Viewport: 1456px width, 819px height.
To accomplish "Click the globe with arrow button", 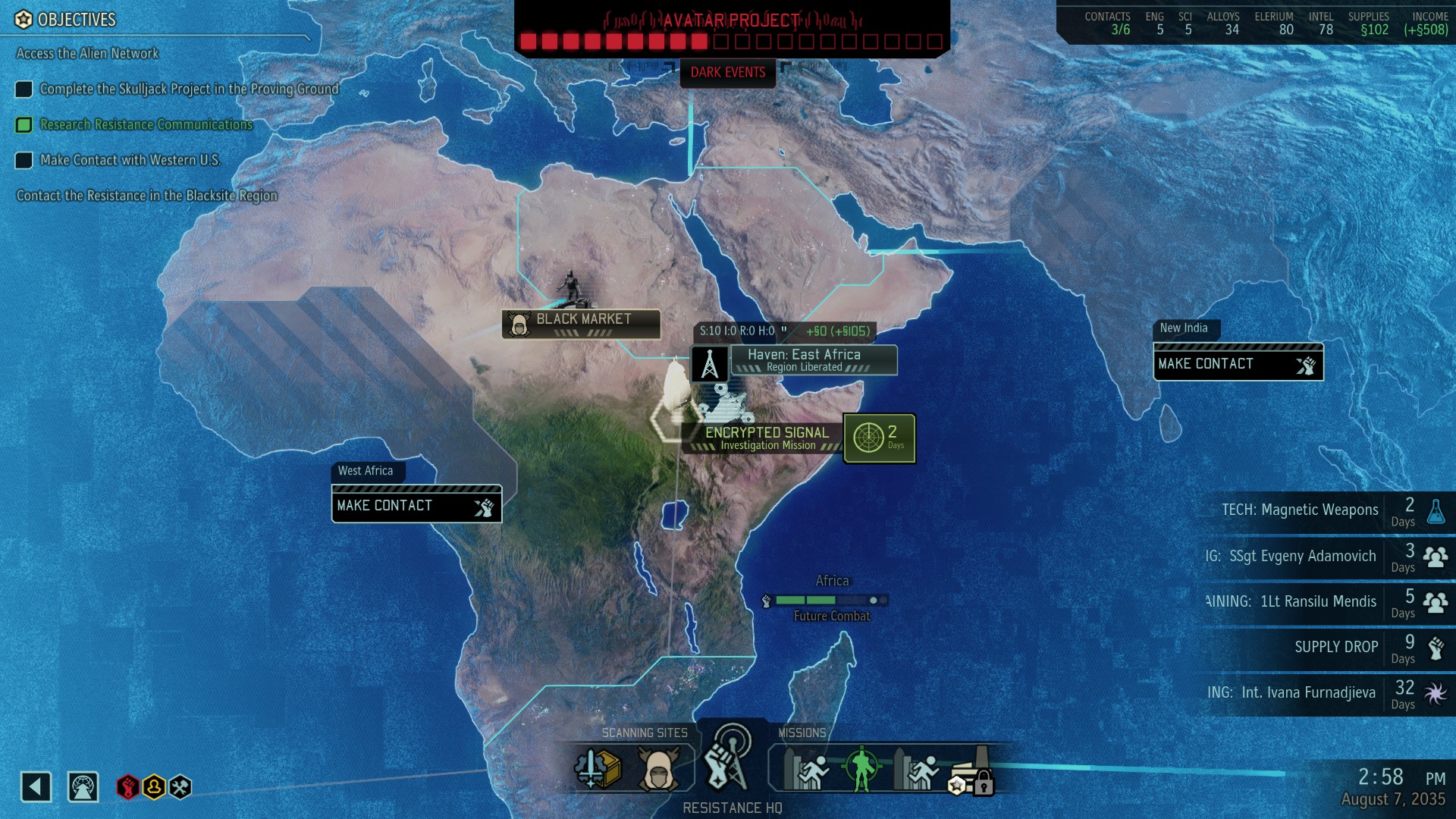I will pos(83,786).
